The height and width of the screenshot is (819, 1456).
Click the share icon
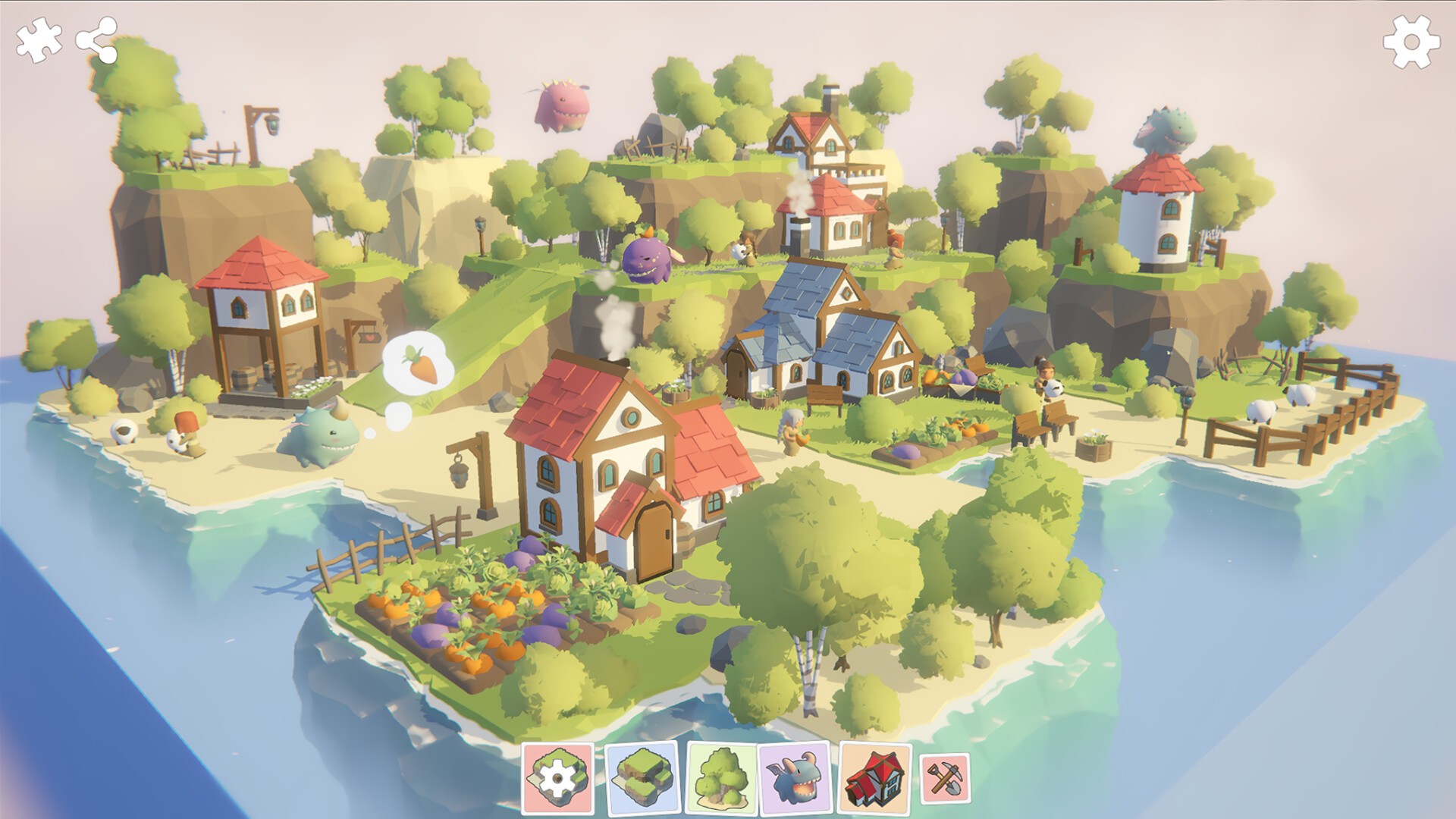[97, 40]
